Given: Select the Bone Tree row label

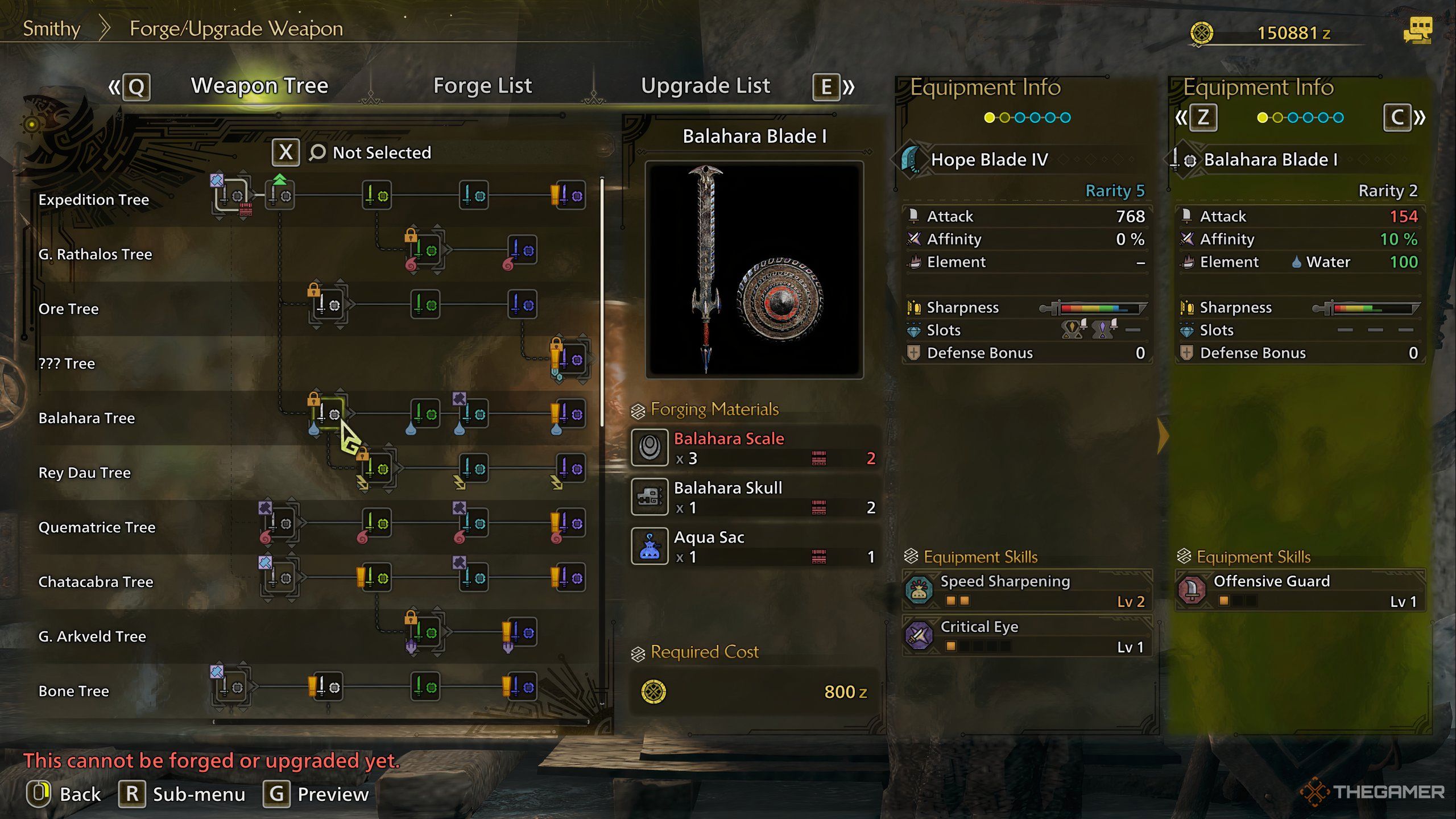Looking at the screenshot, I should 73,691.
